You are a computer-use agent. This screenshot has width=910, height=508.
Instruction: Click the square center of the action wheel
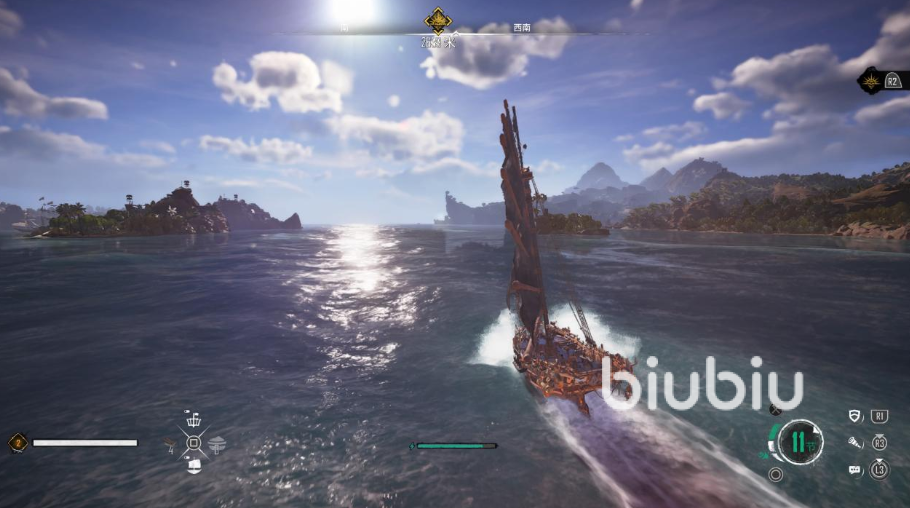pyautogui.click(x=194, y=442)
